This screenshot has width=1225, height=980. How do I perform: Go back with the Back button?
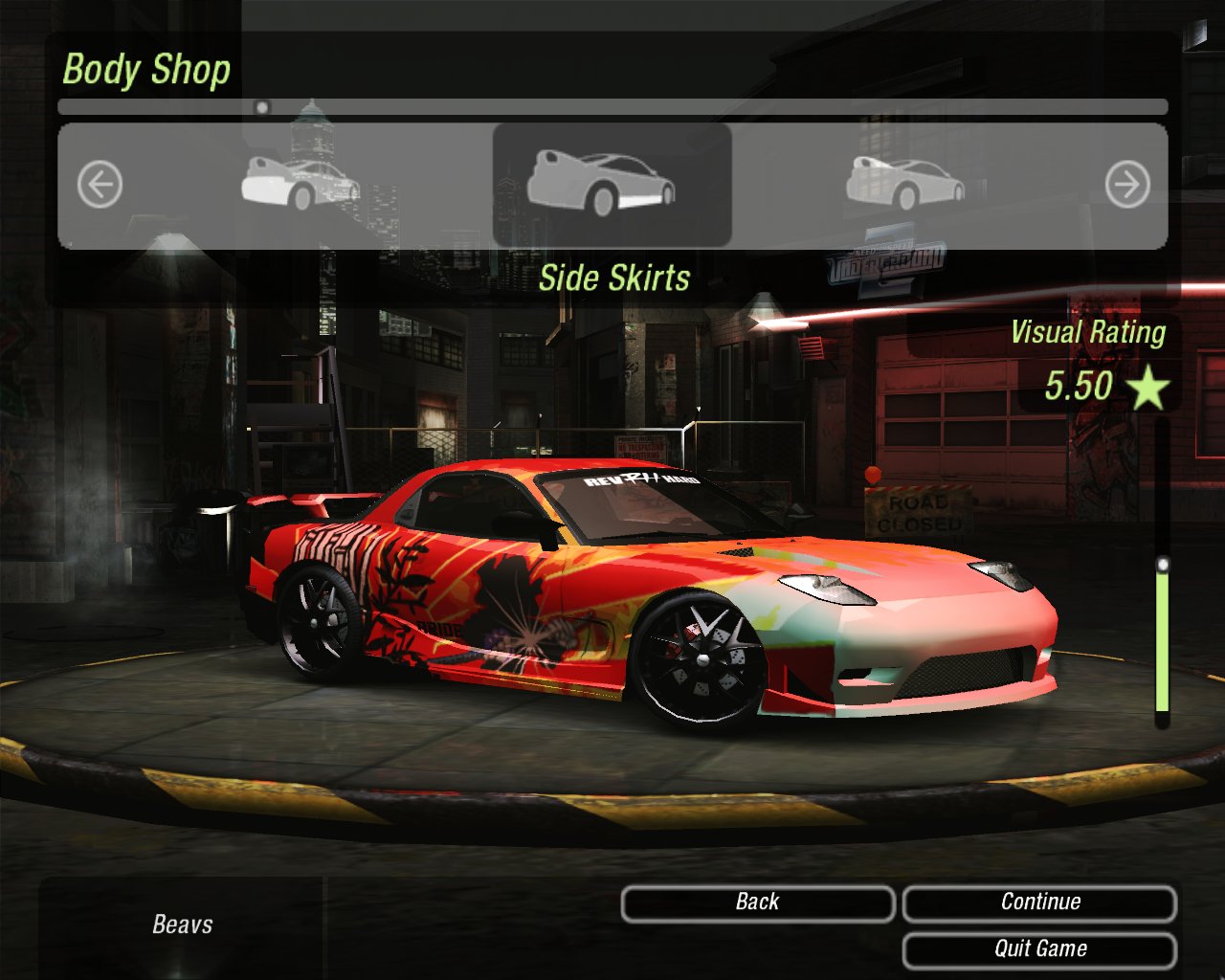(757, 902)
